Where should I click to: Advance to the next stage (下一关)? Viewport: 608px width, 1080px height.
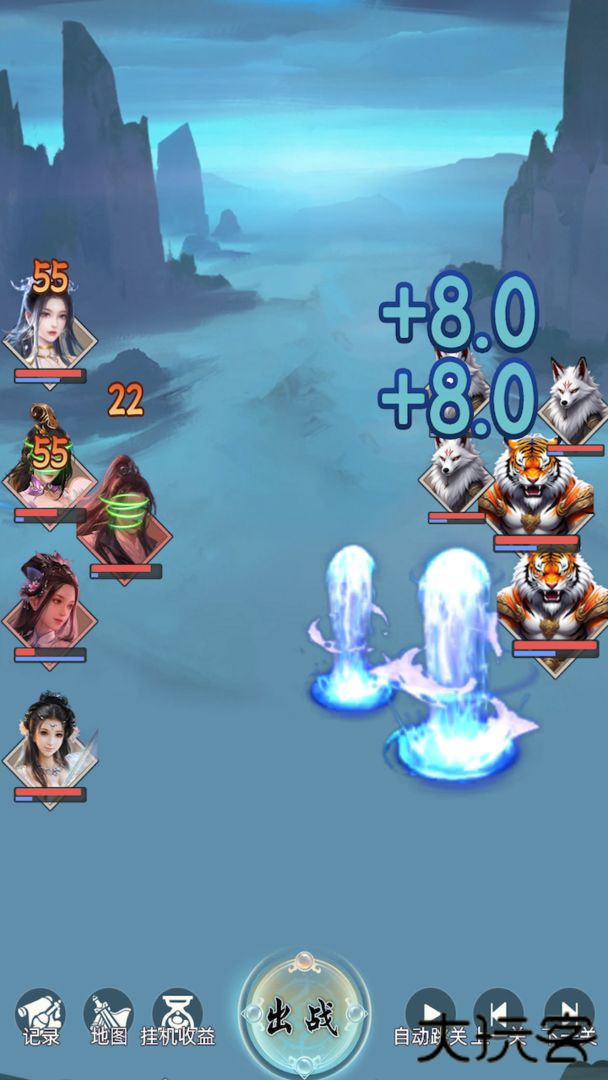pyautogui.click(x=568, y=1012)
